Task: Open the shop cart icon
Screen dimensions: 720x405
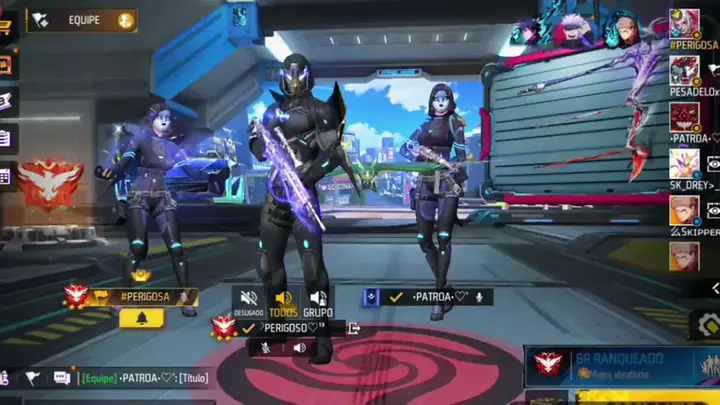Action: 5,28
